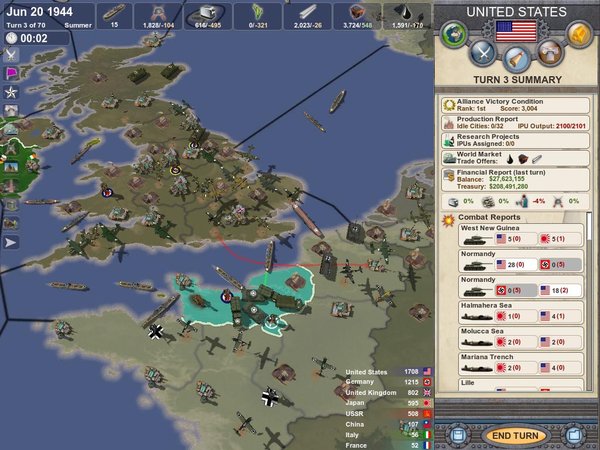
Task: Toggle the pink flag map filter
Action: tap(11, 73)
